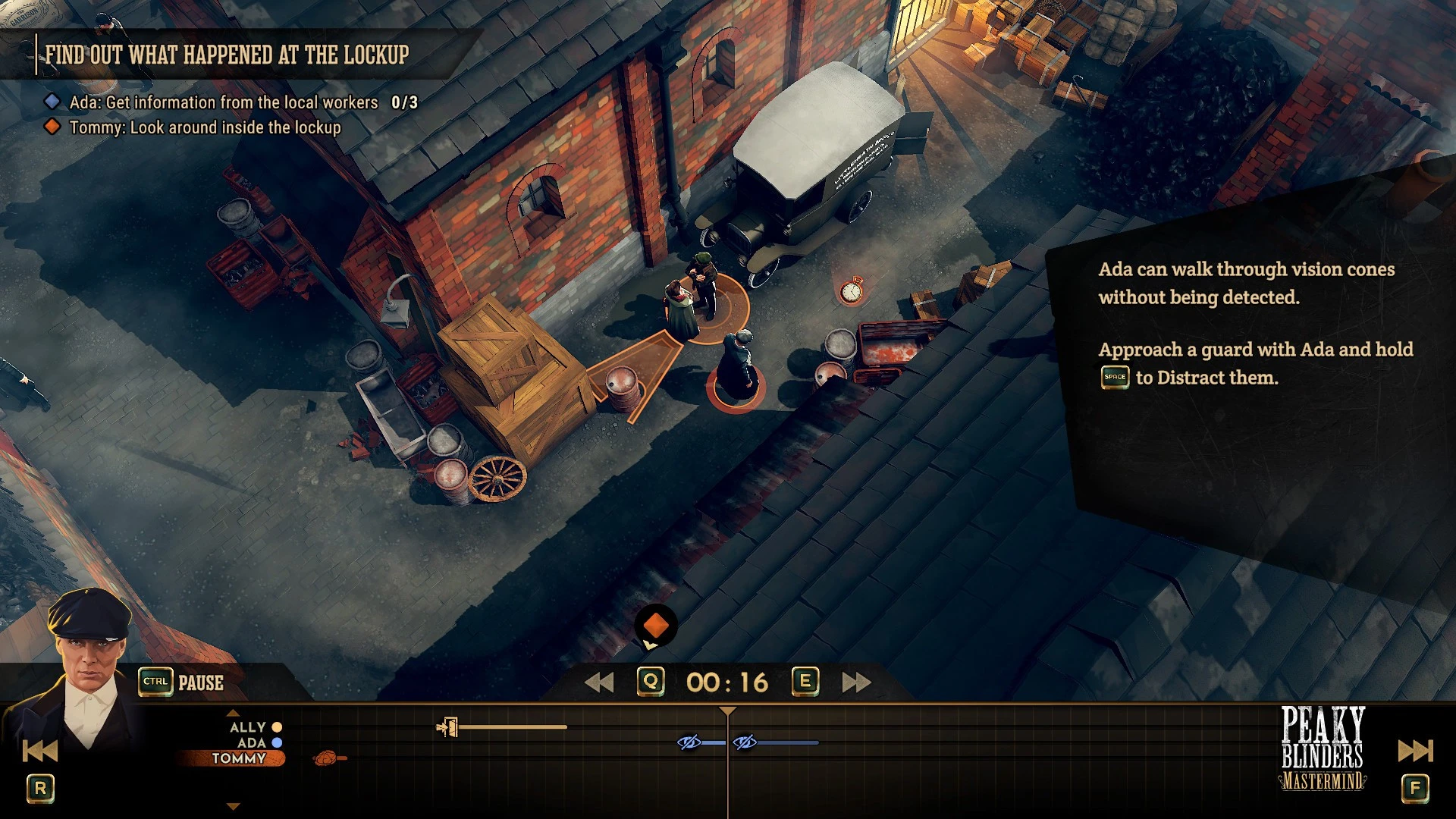Click the orange diamond objective marker

656,626
